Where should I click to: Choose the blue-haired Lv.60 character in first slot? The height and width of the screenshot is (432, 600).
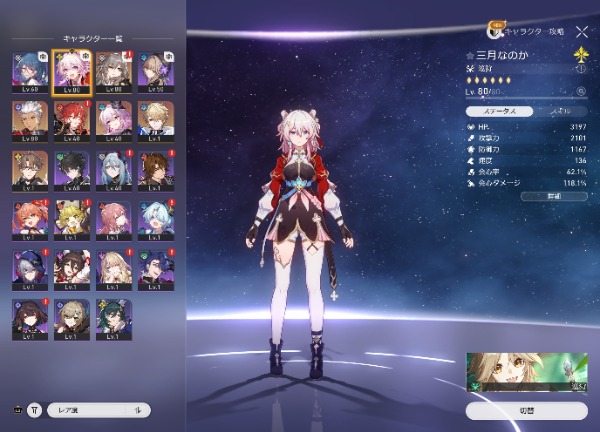pyautogui.click(x=29, y=71)
